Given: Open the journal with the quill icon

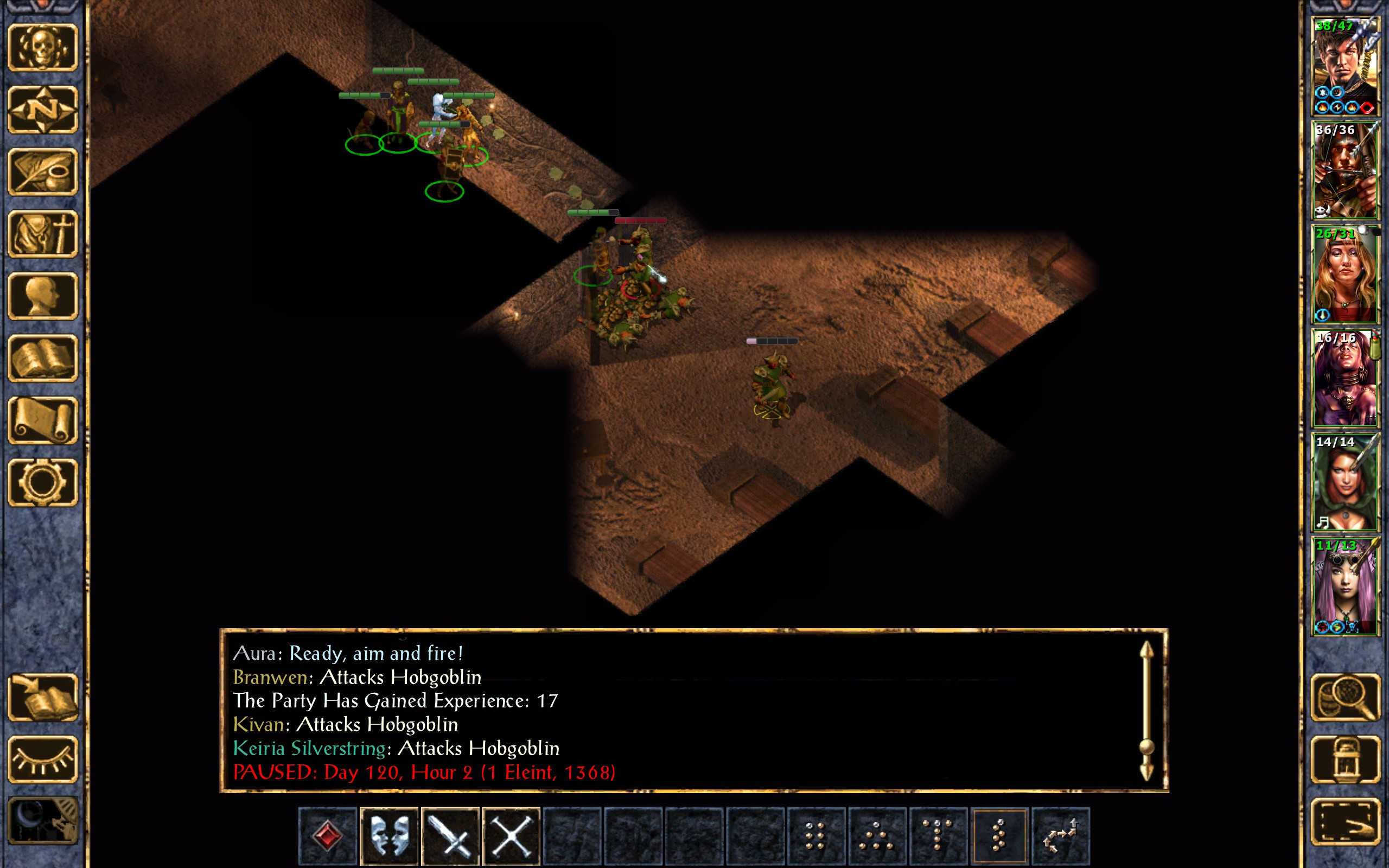Looking at the screenshot, I should click(x=43, y=171).
